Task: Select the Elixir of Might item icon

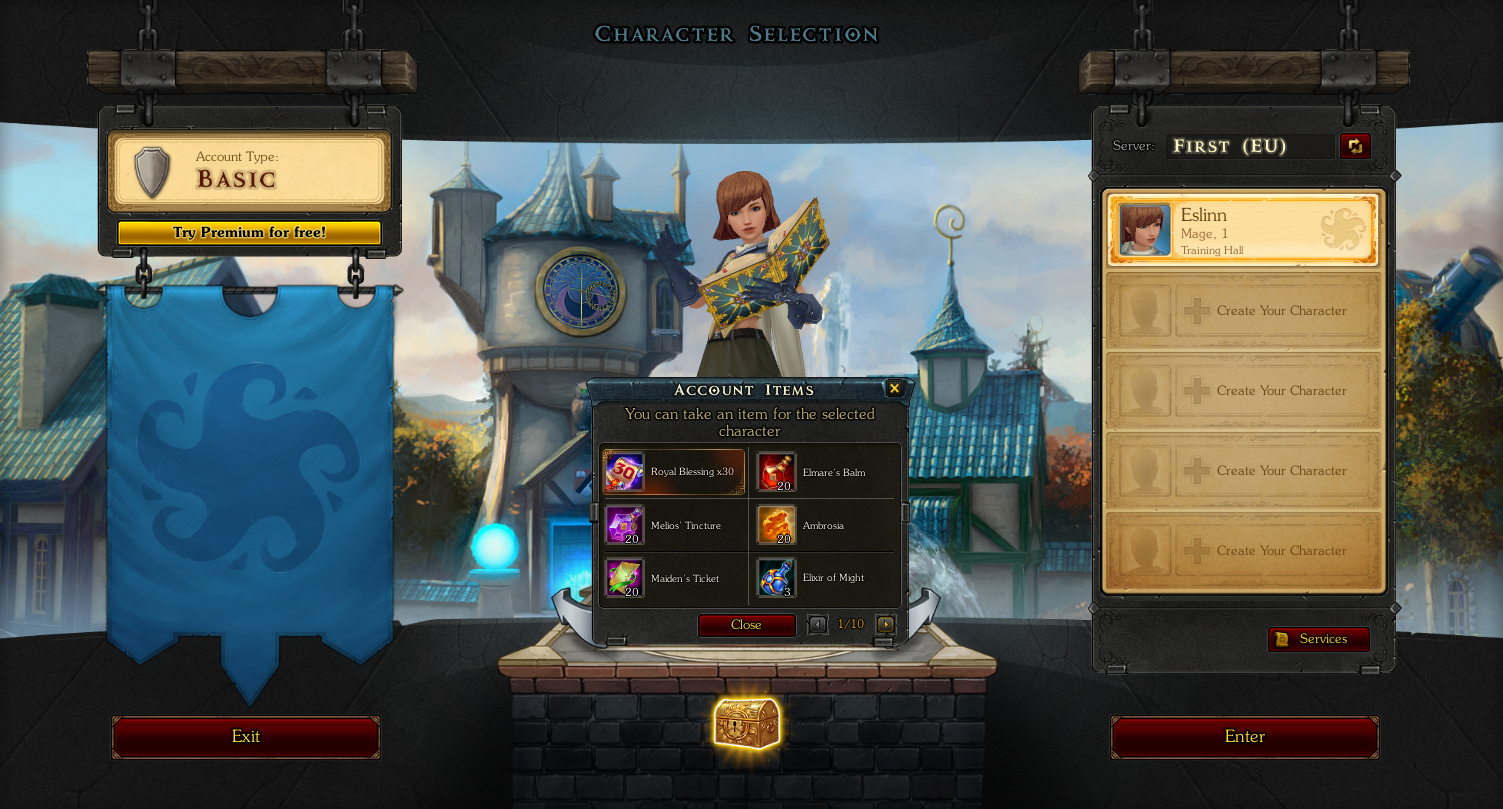Action: click(x=775, y=578)
